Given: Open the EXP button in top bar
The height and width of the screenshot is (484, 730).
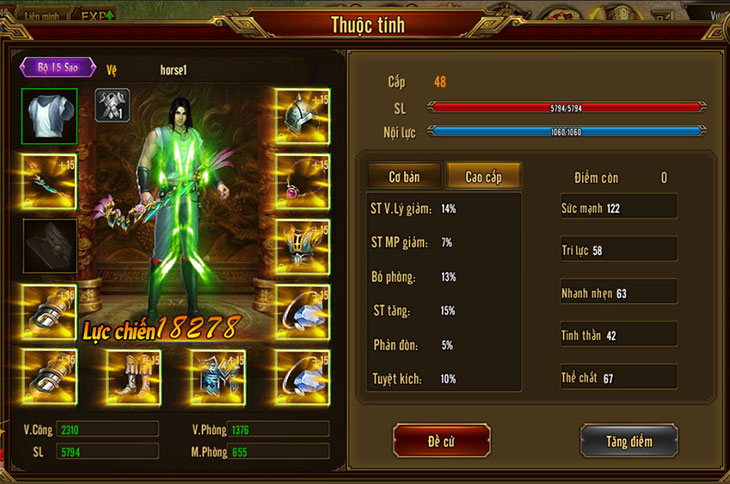Looking at the screenshot, I should (97, 15).
